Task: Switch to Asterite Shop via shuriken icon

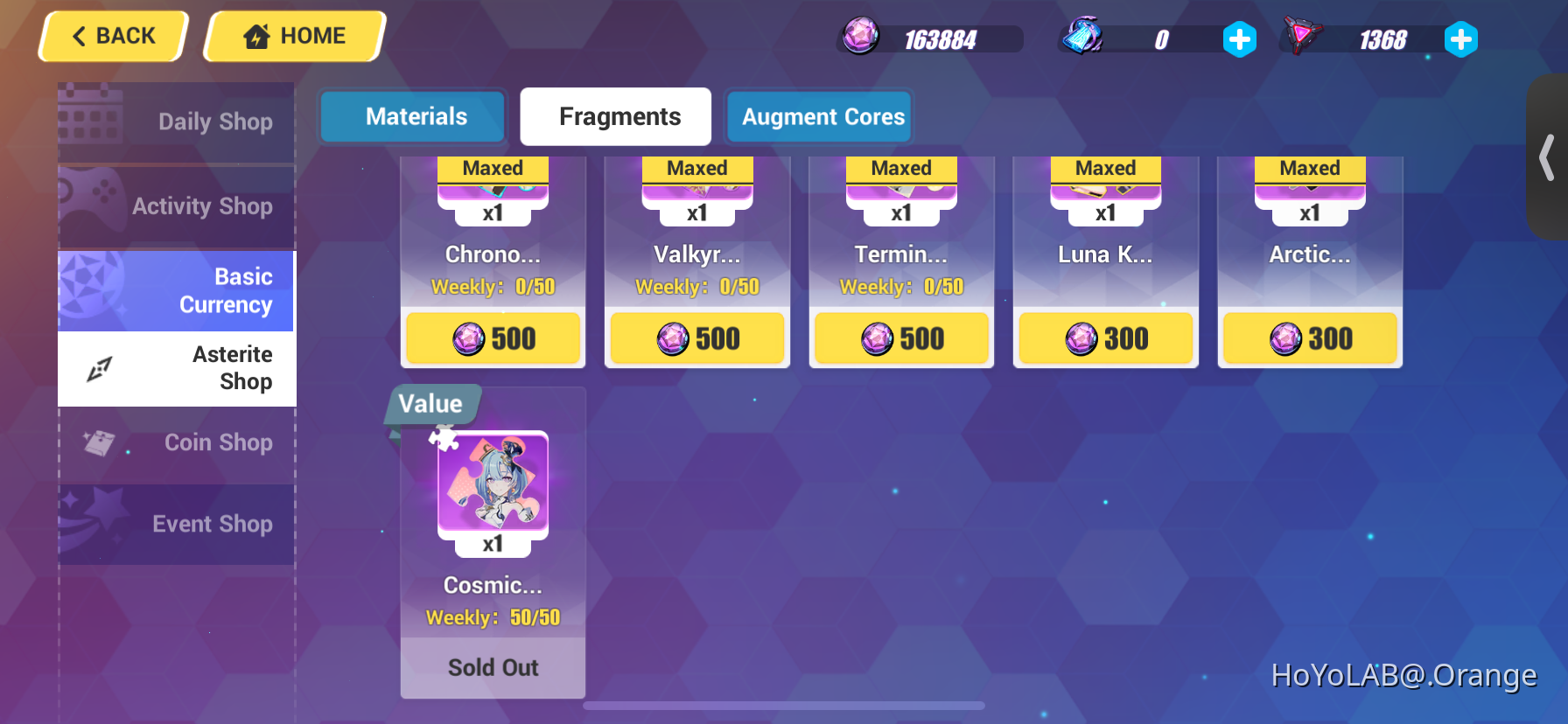Action: (99, 368)
